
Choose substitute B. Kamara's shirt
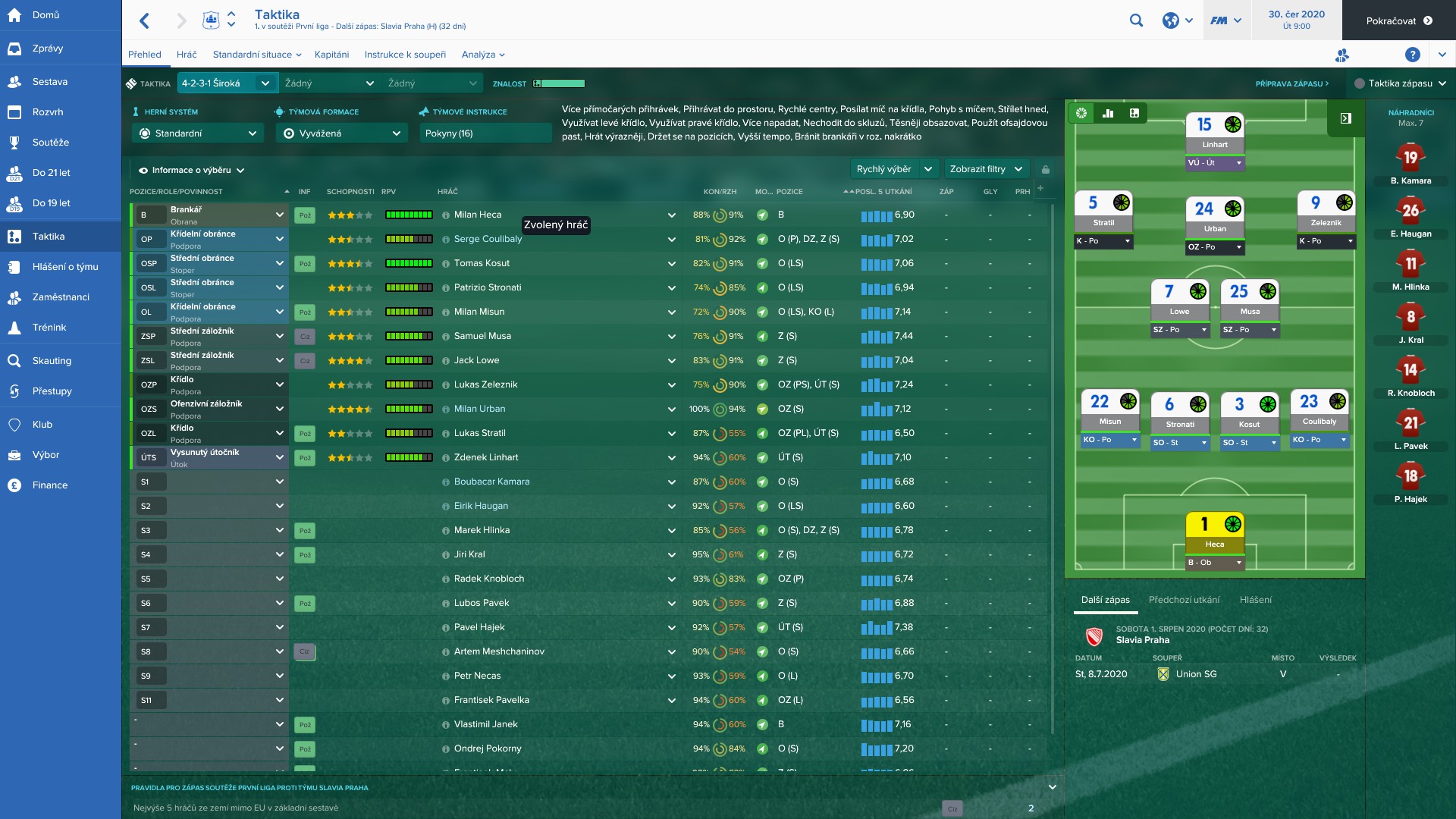pyautogui.click(x=1410, y=159)
